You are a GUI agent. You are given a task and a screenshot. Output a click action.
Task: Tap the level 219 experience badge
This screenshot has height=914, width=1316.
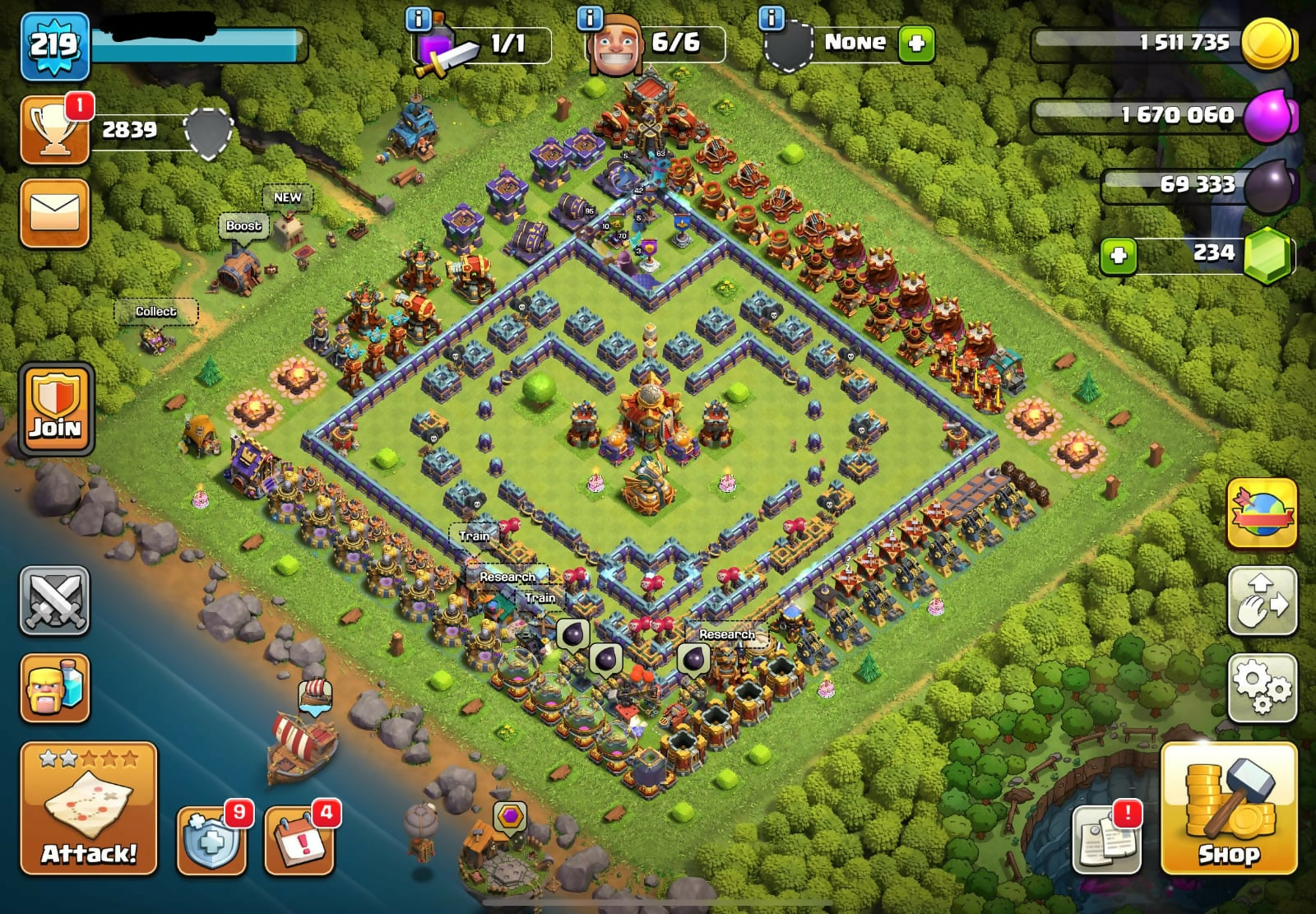54,46
